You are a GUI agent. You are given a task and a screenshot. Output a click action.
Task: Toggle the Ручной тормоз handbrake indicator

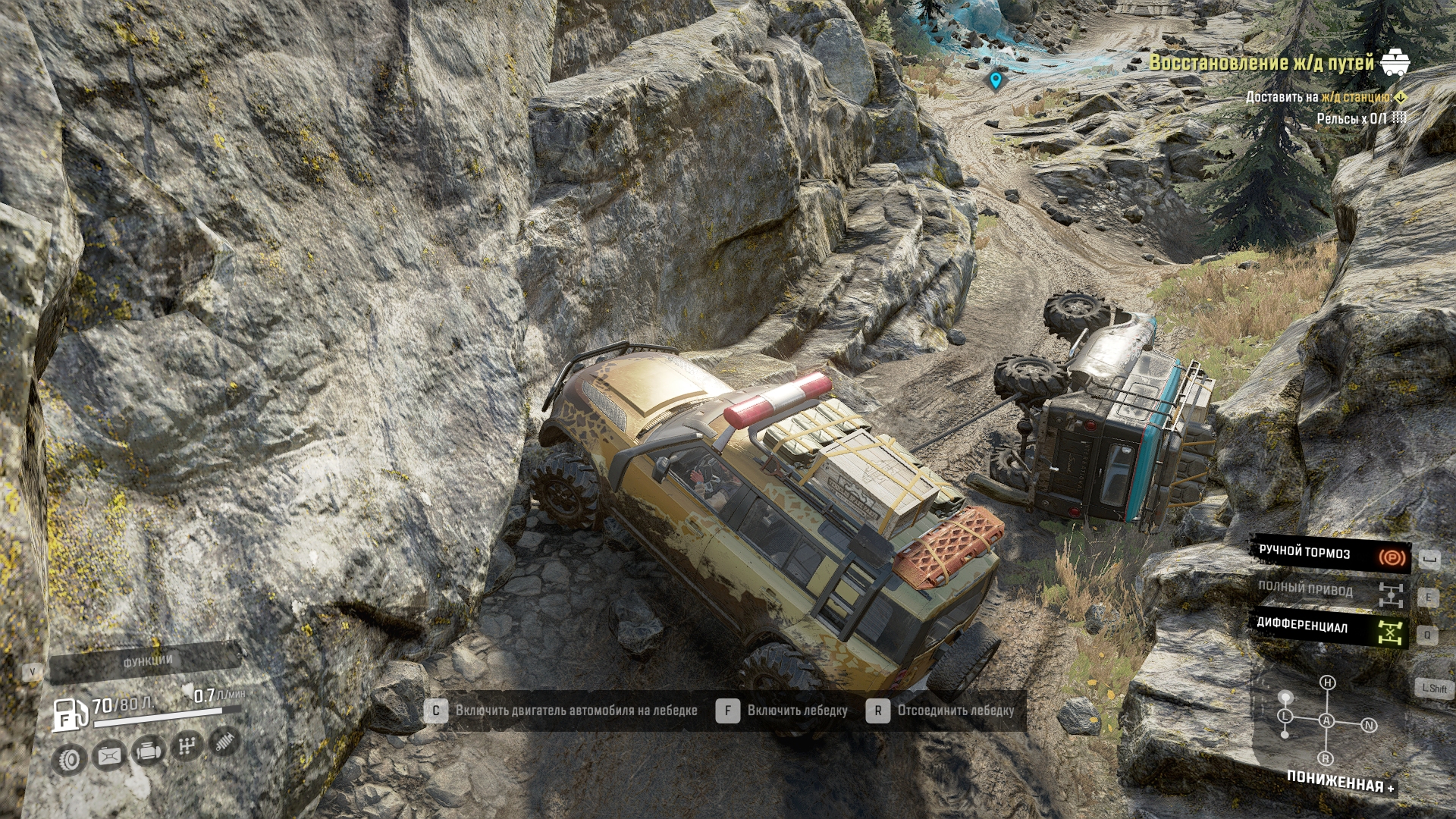click(1330, 554)
